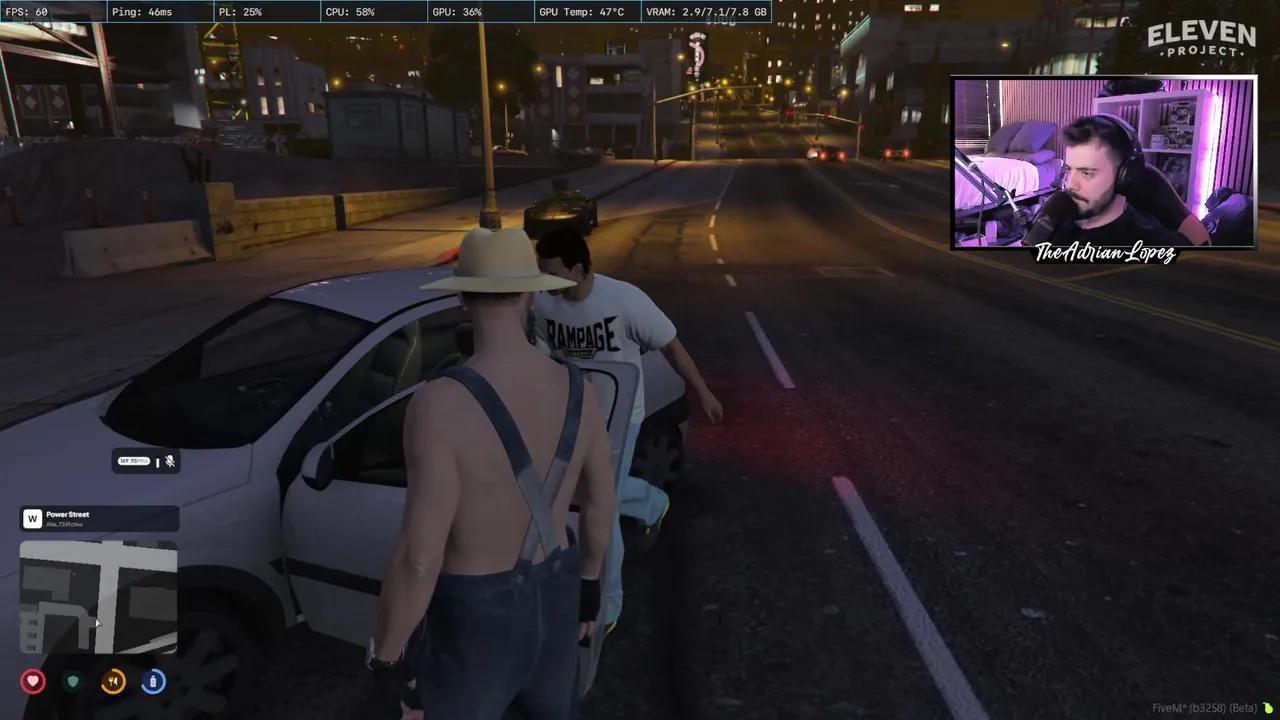Expand the Power Street location banner
1280x720 pixels.
(98, 518)
